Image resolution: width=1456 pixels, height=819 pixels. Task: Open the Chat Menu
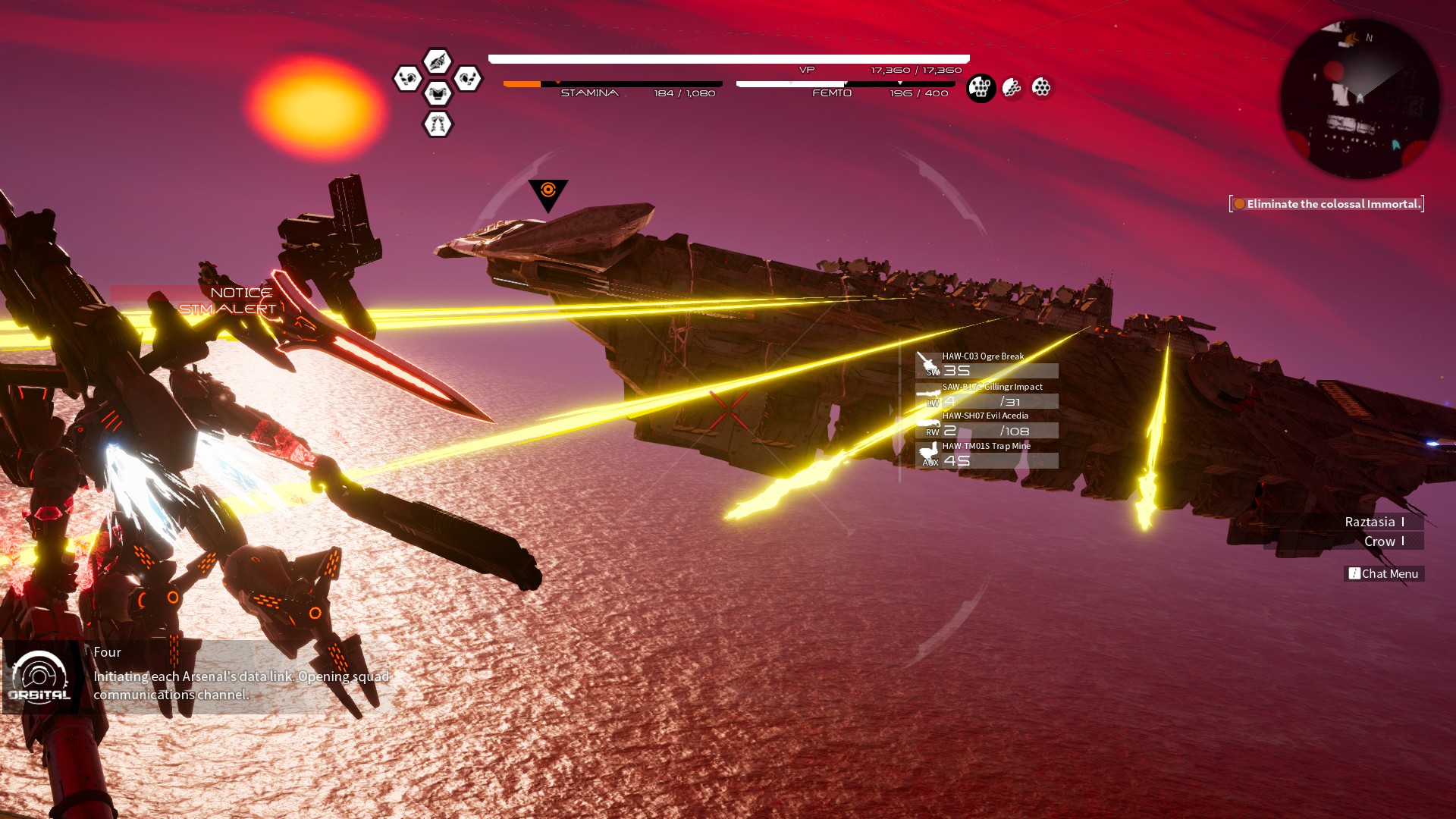coord(1384,574)
